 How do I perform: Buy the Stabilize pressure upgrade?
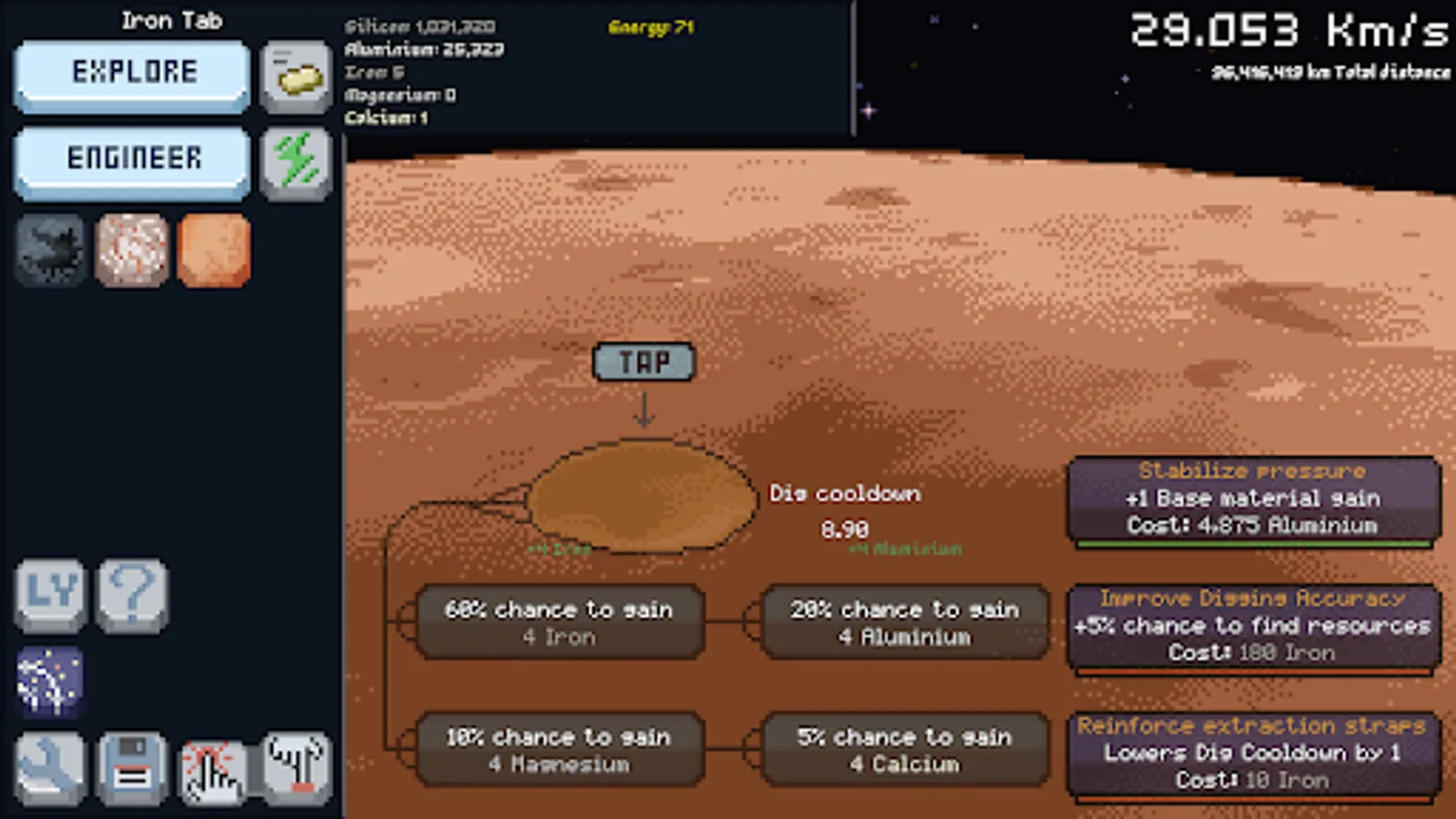coord(1256,499)
